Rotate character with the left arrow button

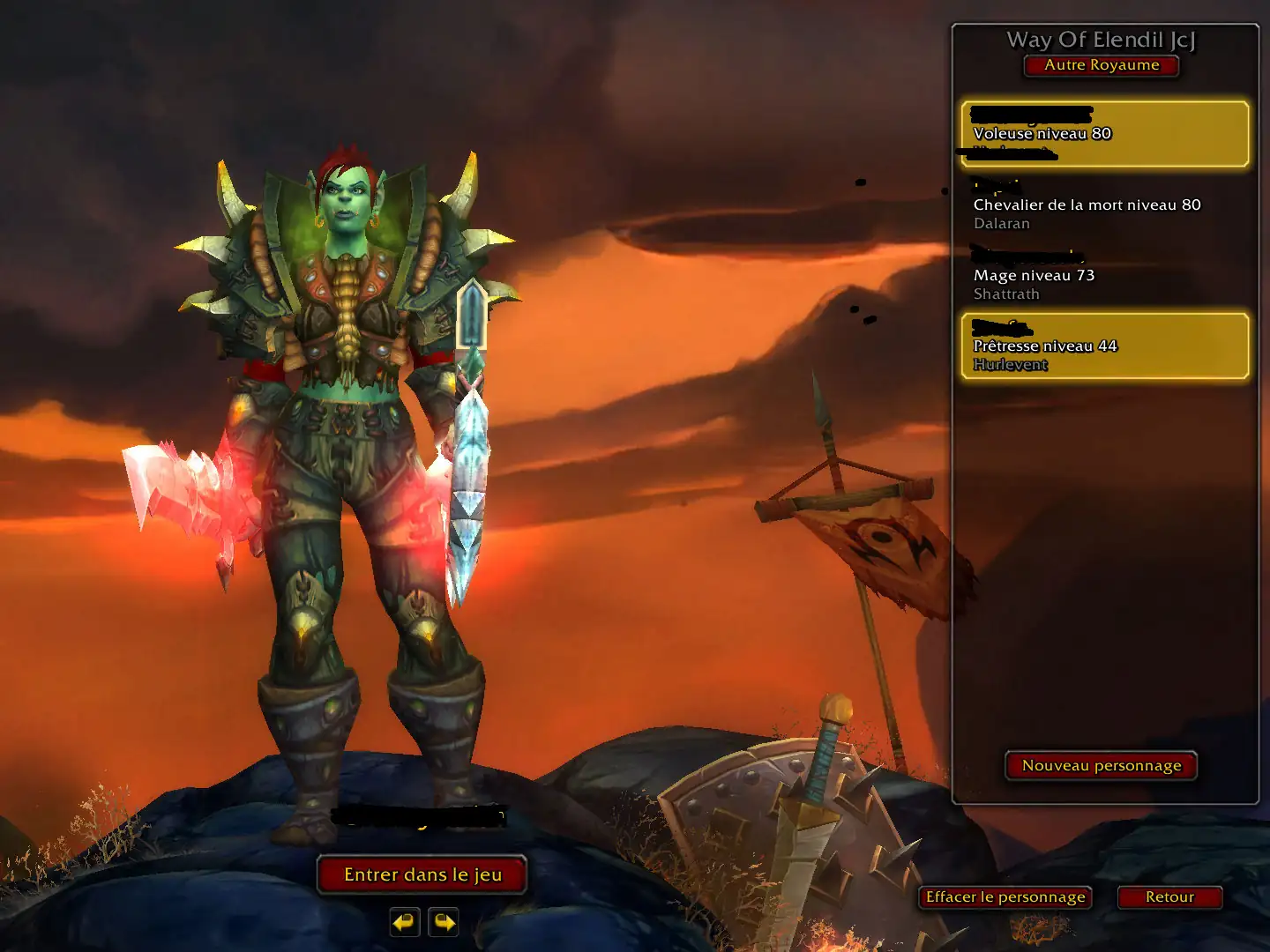tap(405, 922)
